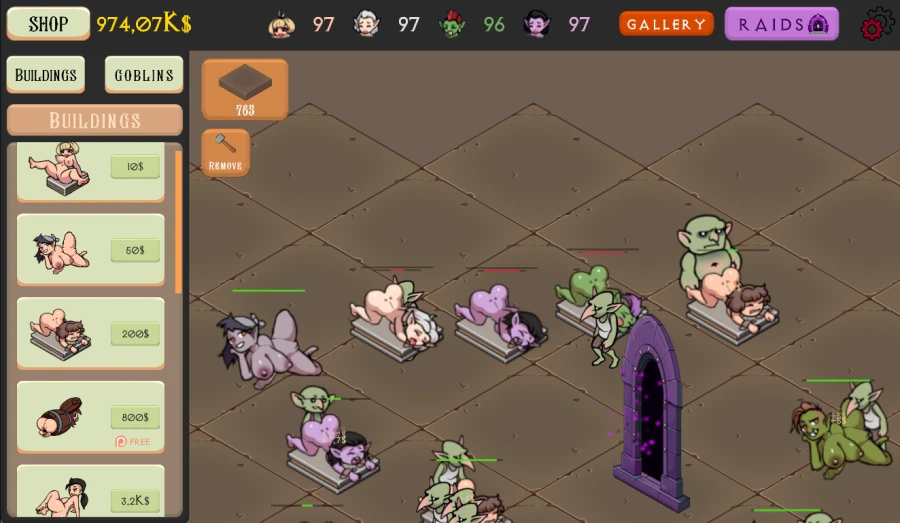Buy the 200$ building
Image resolution: width=900 pixels, height=523 pixels.
(x=135, y=334)
